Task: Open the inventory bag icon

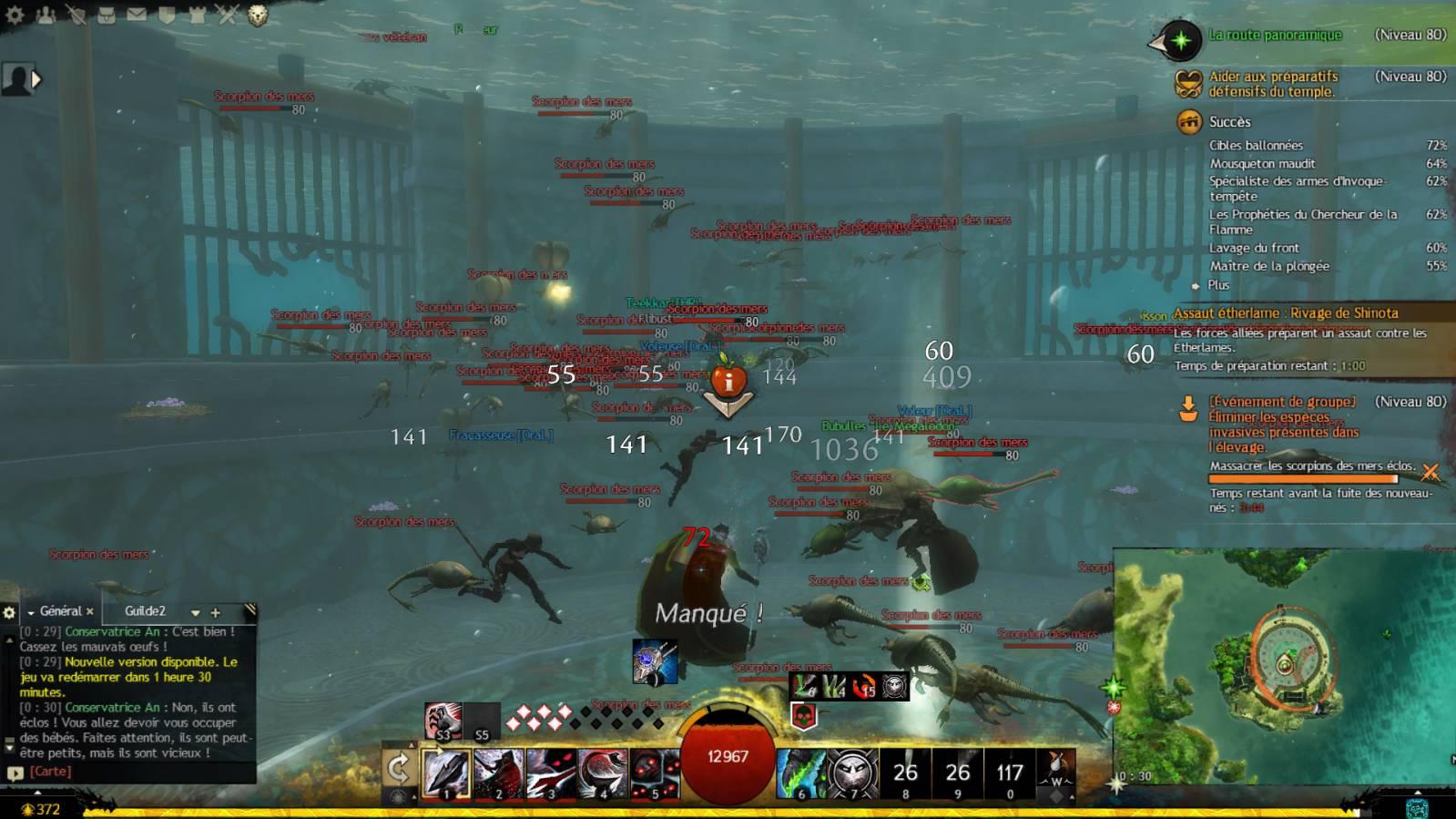Action: click(107, 14)
